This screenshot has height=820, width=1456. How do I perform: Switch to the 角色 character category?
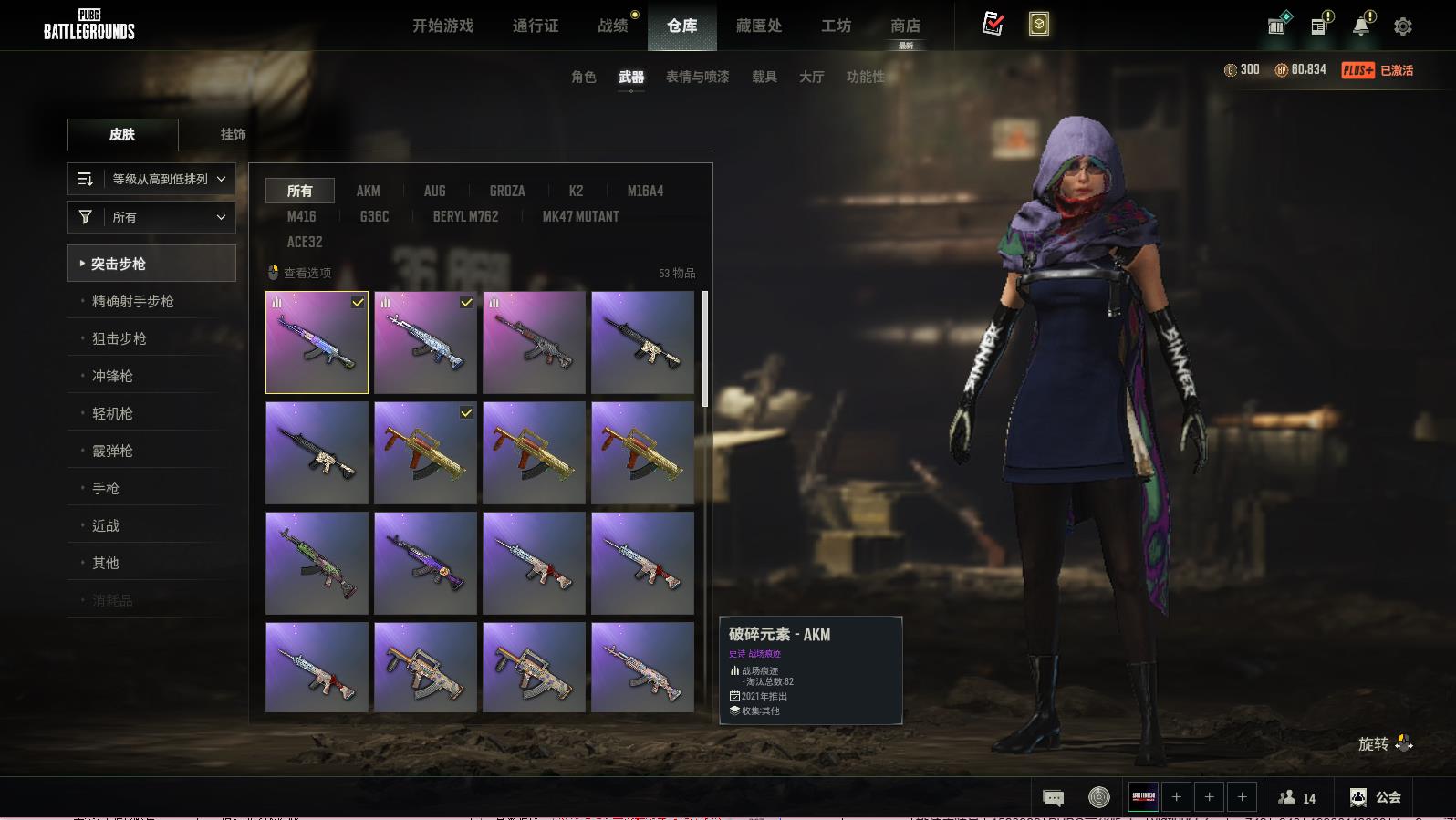583,77
